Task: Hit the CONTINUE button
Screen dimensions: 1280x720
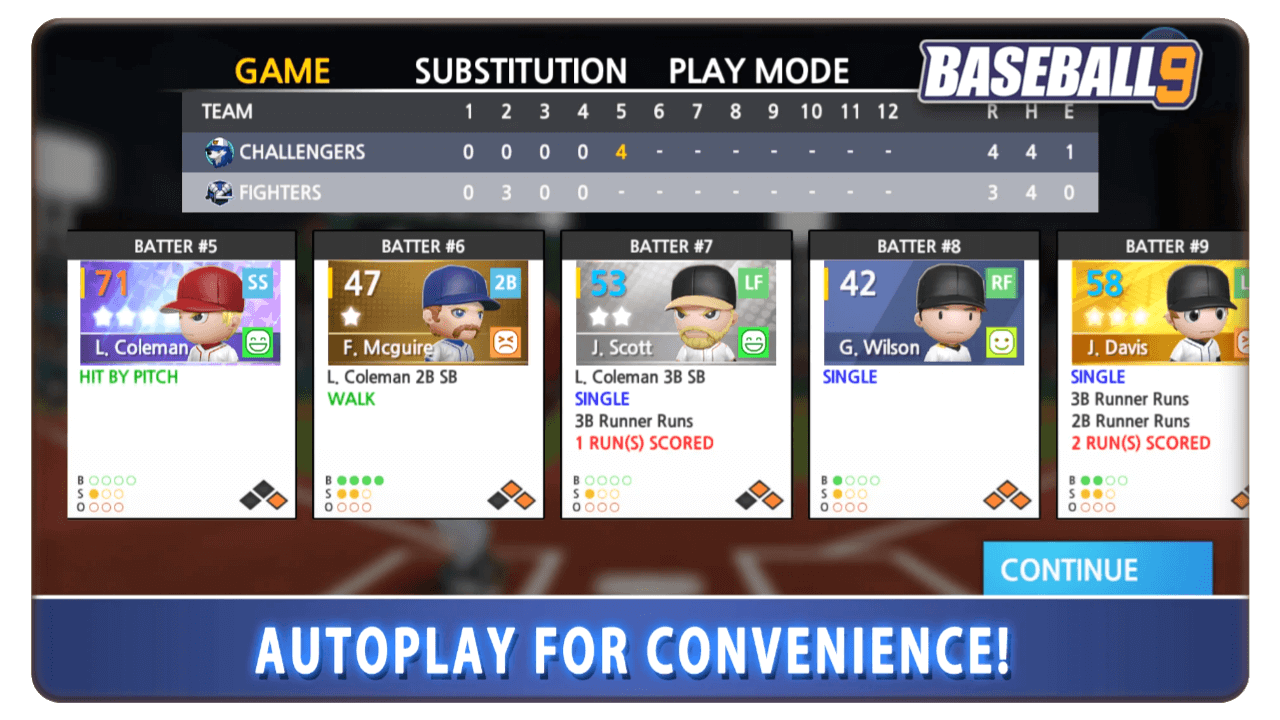Action: coord(1097,569)
